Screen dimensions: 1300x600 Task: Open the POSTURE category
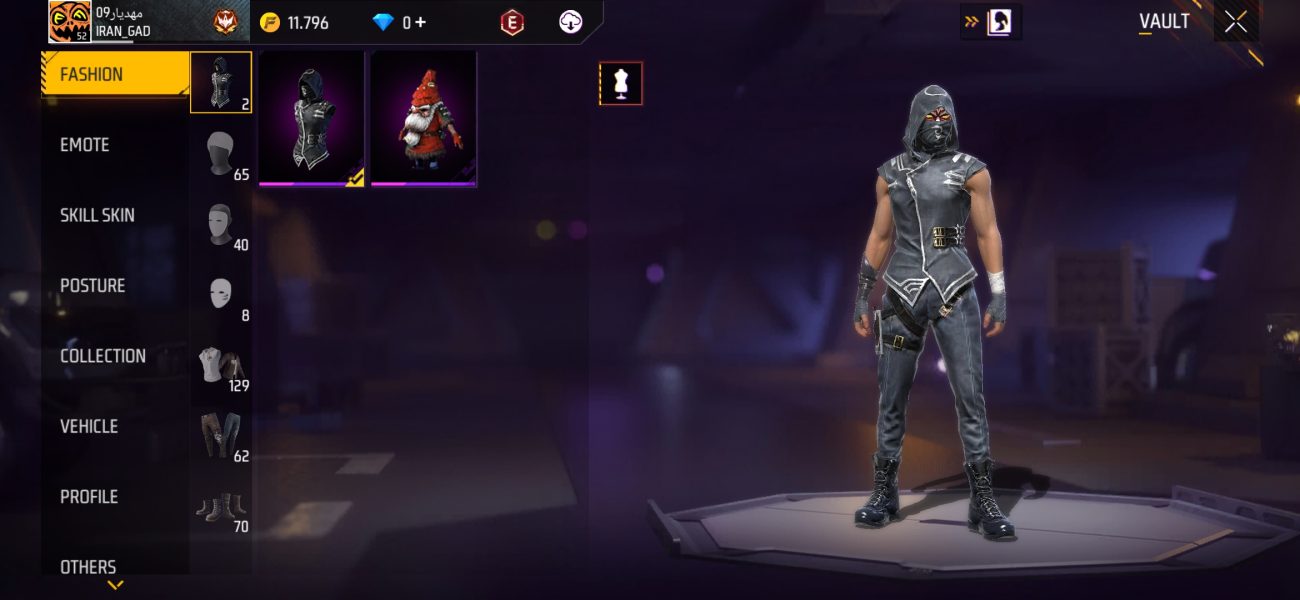click(92, 286)
